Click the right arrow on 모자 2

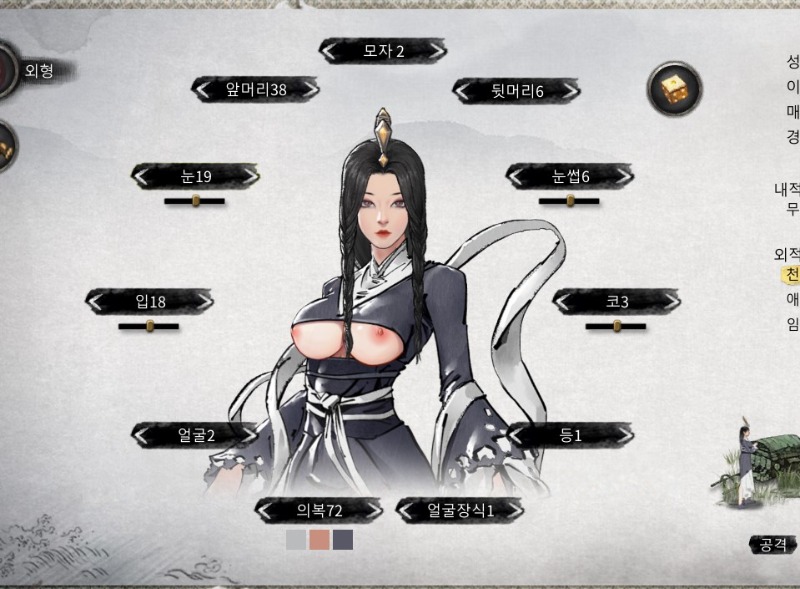(x=435, y=50)
